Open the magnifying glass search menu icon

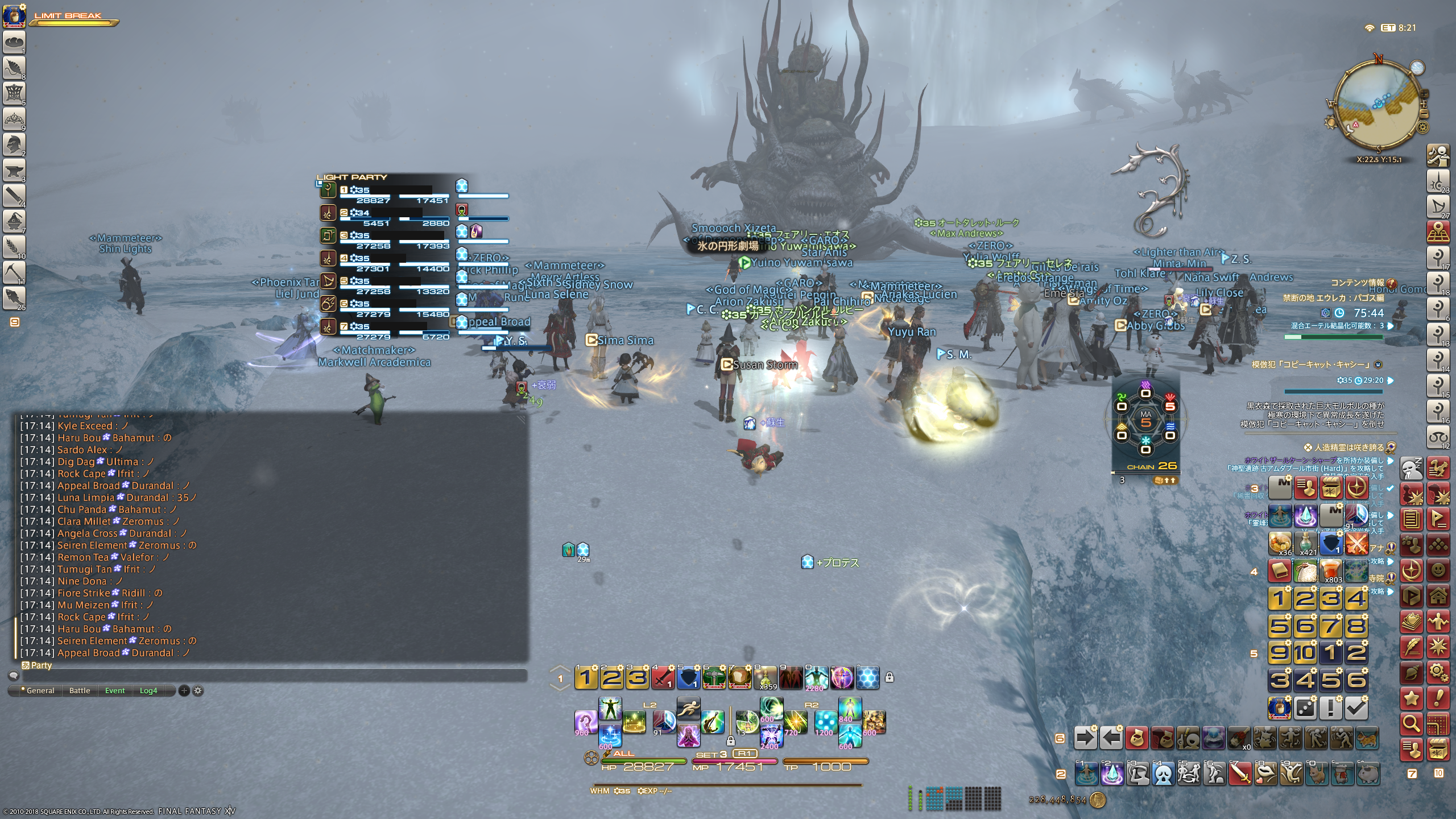pos(1412,723)
